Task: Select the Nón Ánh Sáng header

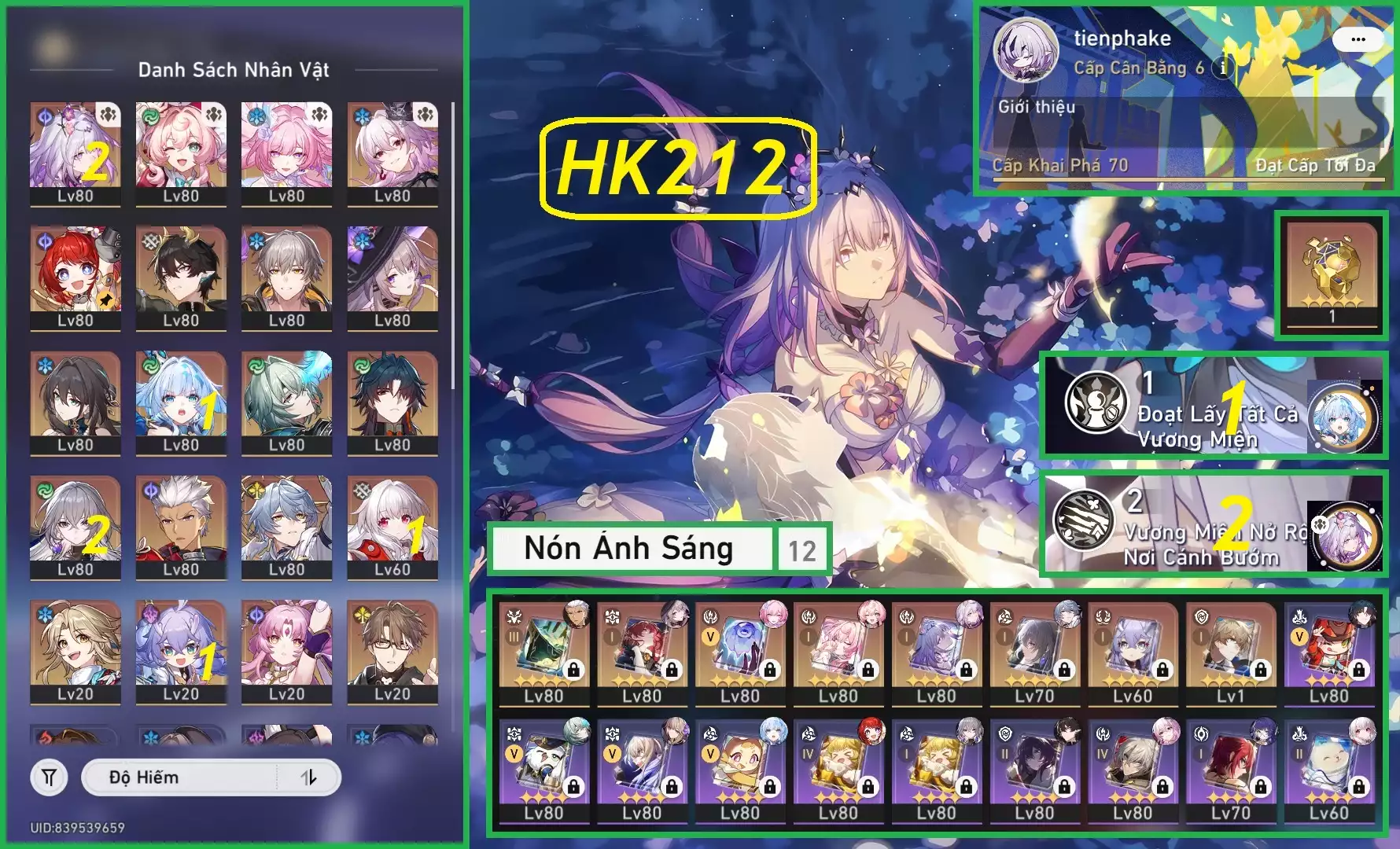Action: (629, 548)
